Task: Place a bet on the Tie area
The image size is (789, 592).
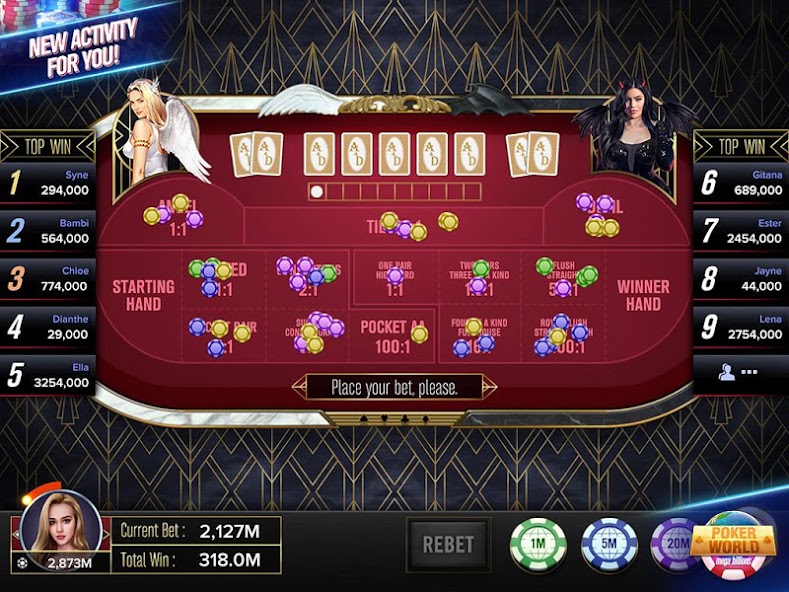Action: (394, 225)
